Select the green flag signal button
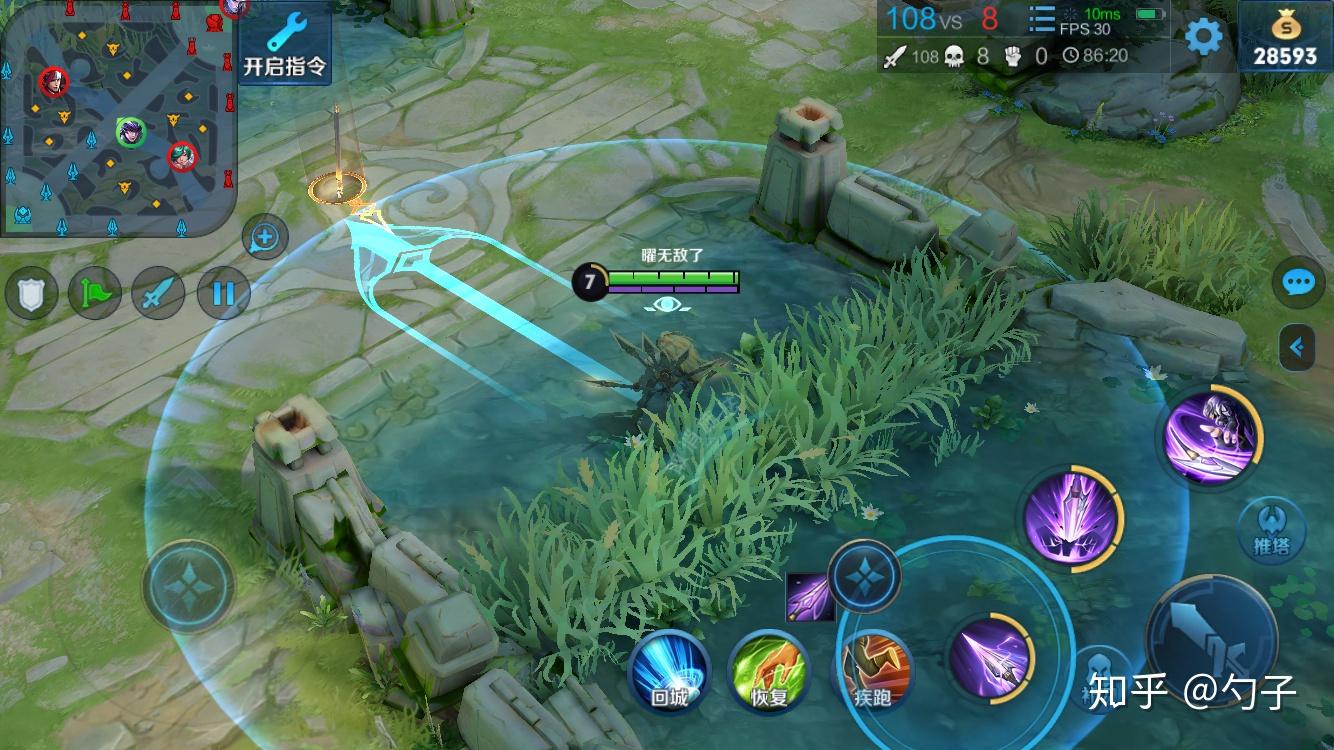Screen dimensions: 1334x750 point(94,294)
